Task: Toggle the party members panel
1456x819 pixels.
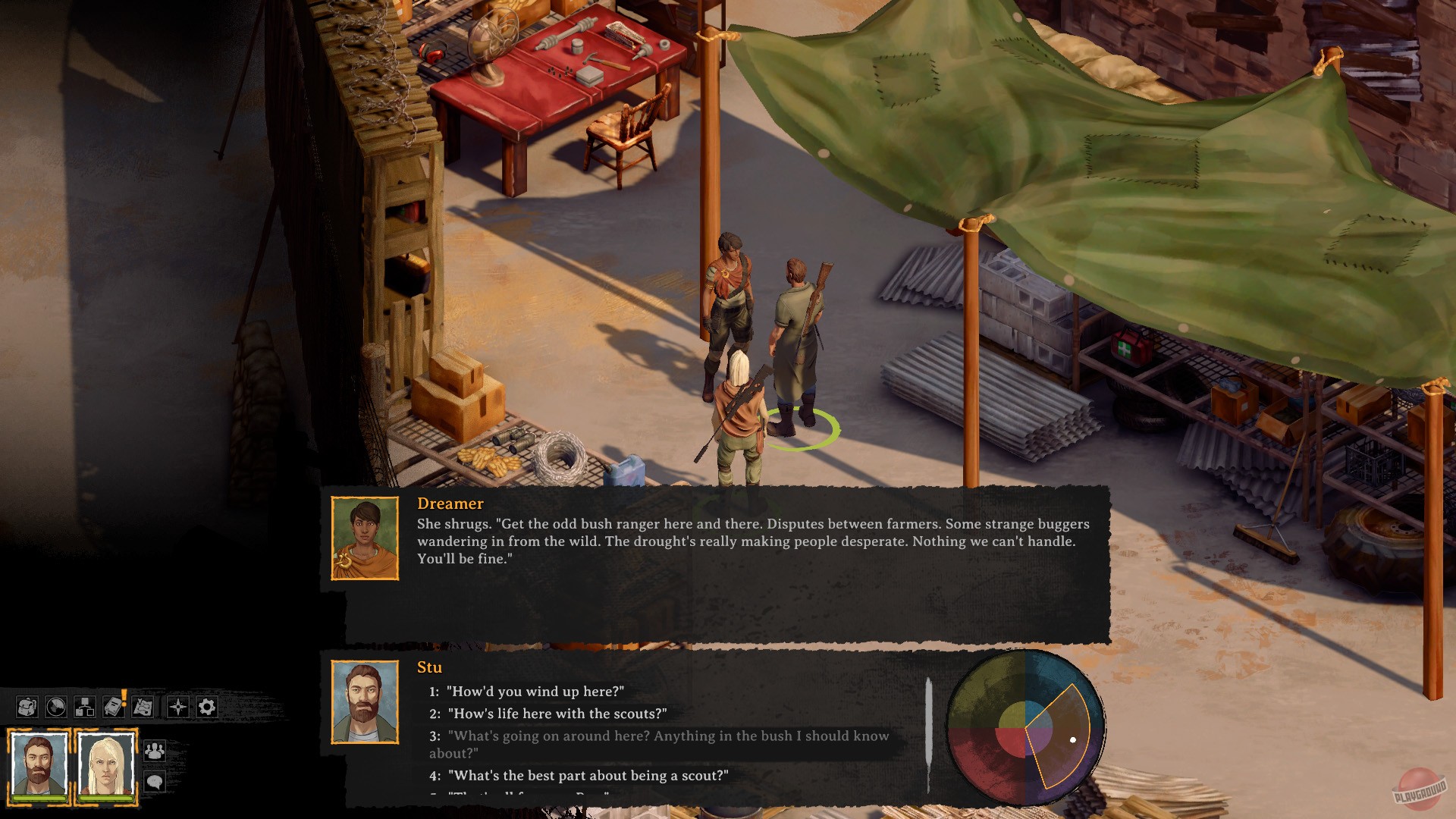Action: (x=155, y=752)
